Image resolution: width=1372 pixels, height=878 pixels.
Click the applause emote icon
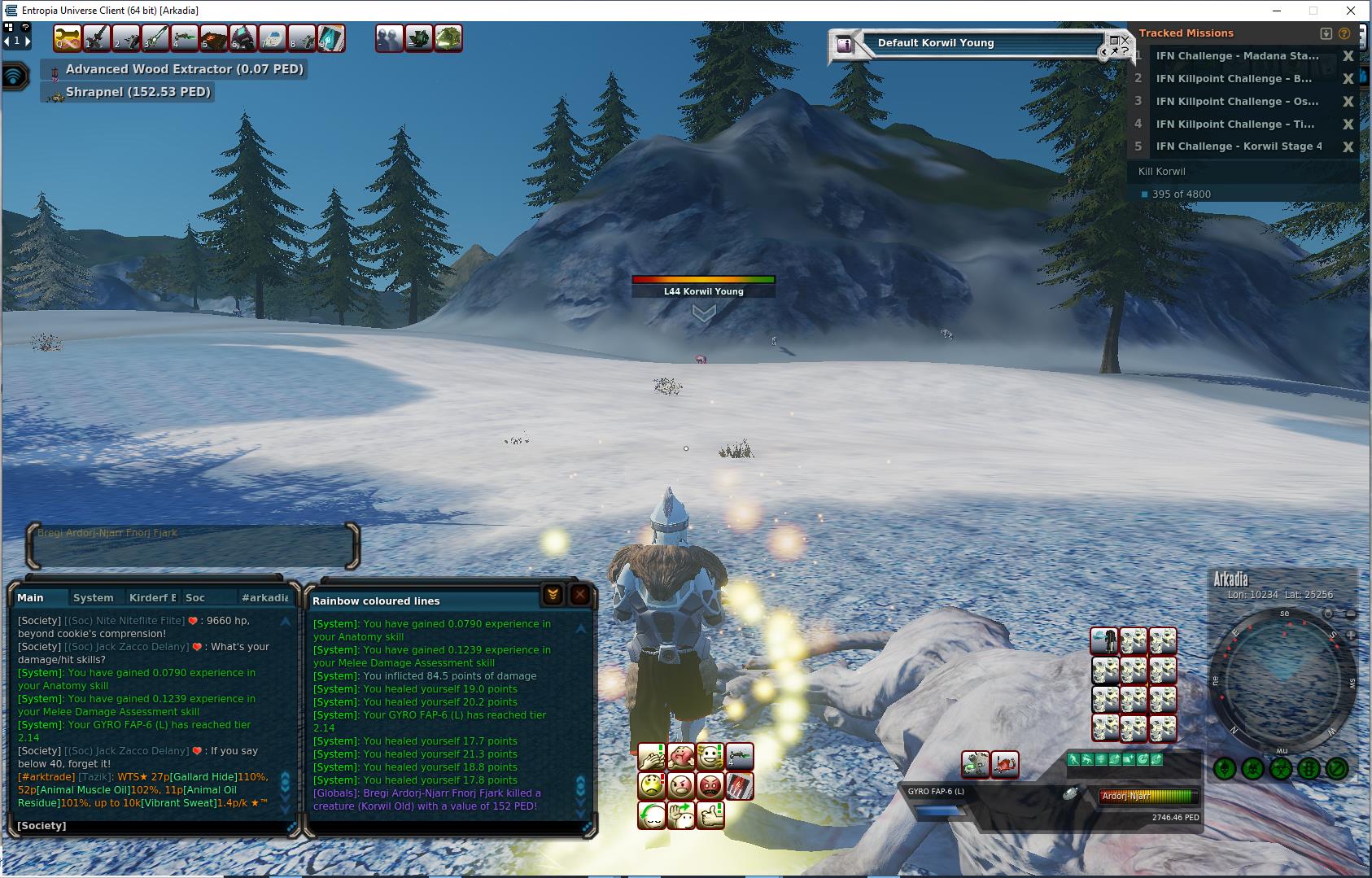point(651,758)
